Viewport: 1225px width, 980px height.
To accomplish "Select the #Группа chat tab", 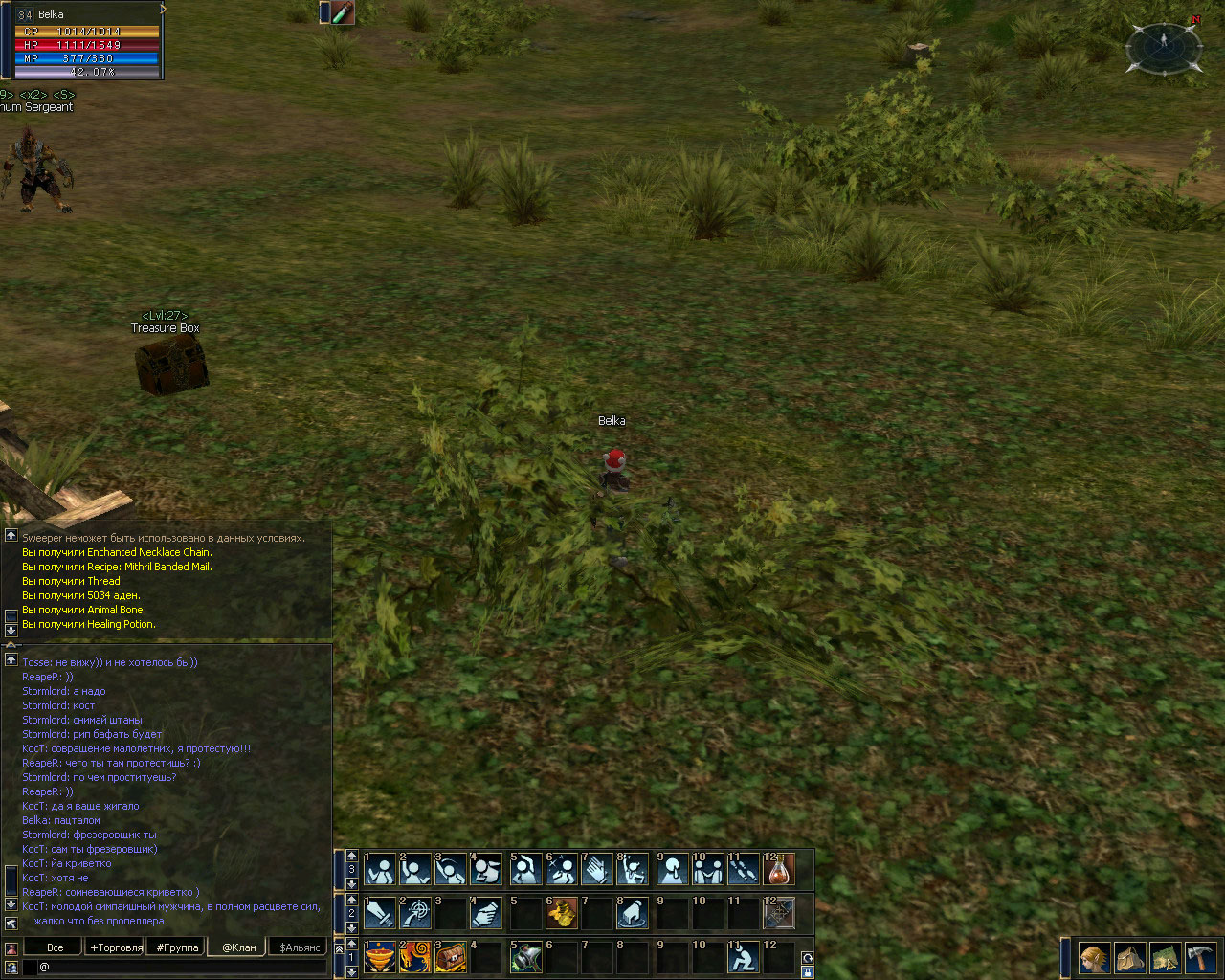I will click(x=178, y=947).
